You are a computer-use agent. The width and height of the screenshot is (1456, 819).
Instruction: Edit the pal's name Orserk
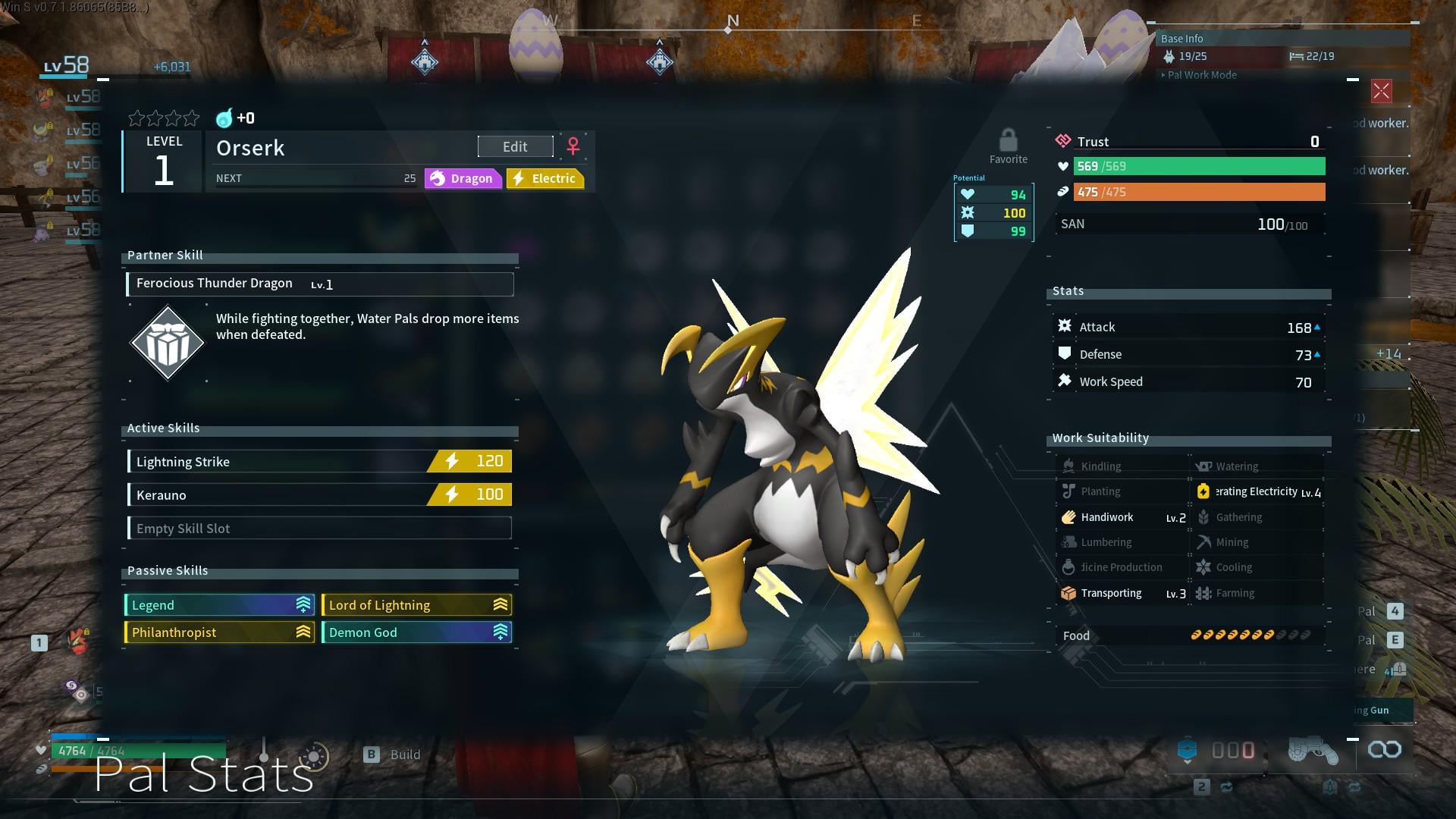point(515,146)
